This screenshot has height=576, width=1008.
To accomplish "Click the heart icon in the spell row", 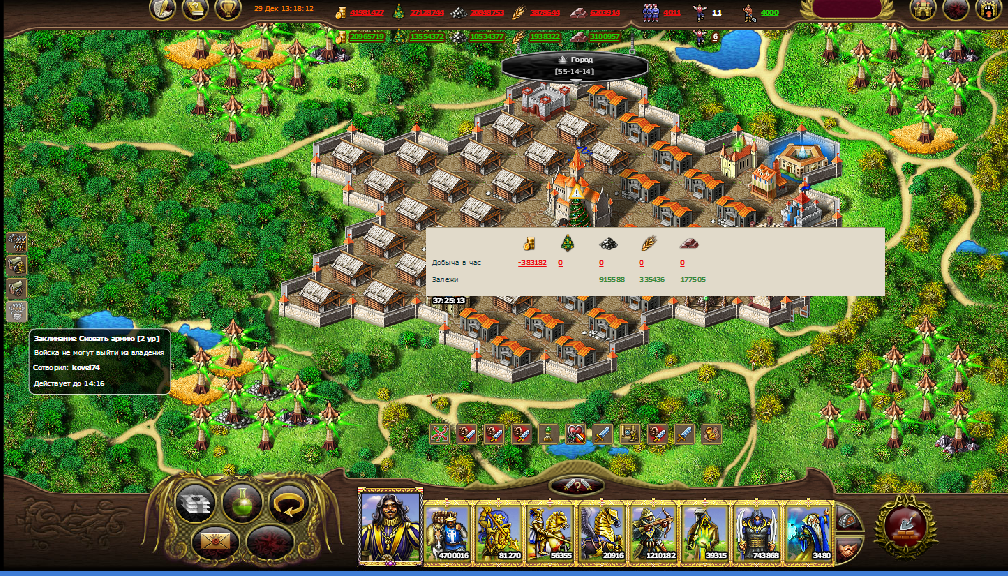I will (577, 434).
